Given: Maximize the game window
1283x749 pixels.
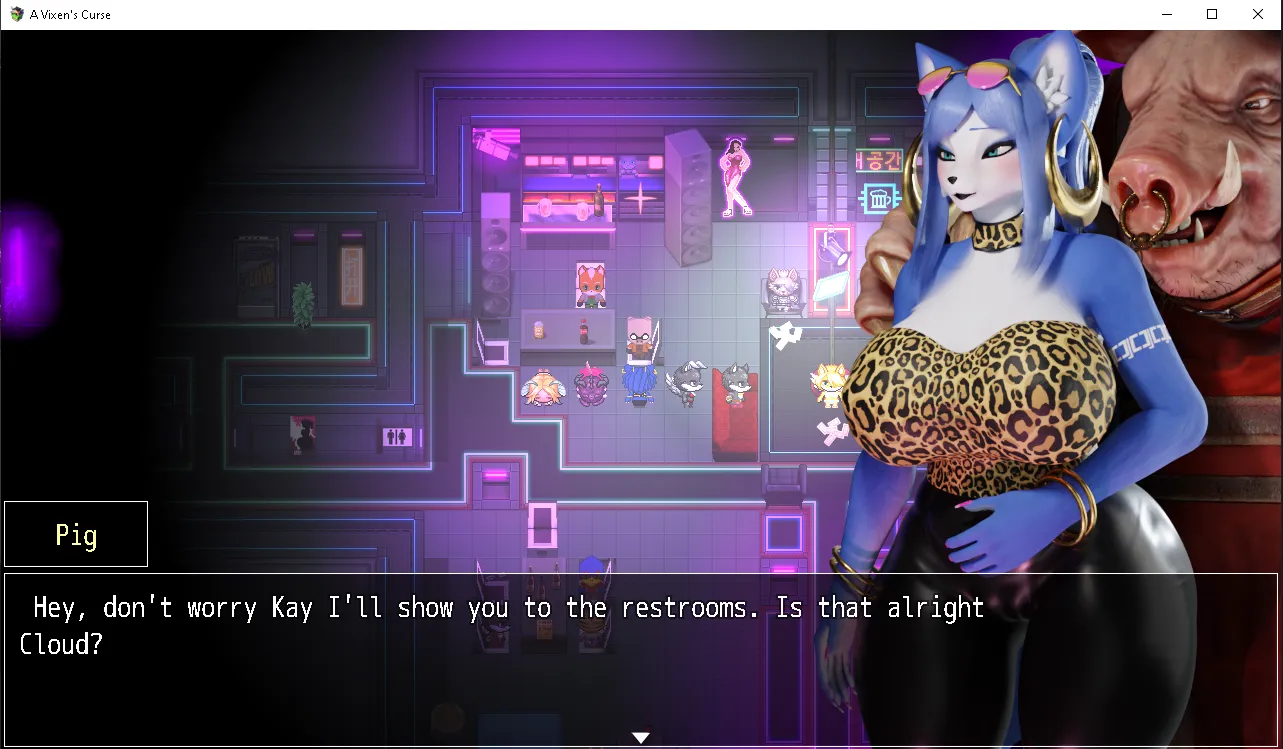Looking at the screenshot, I should click(x=1212, y=14).
